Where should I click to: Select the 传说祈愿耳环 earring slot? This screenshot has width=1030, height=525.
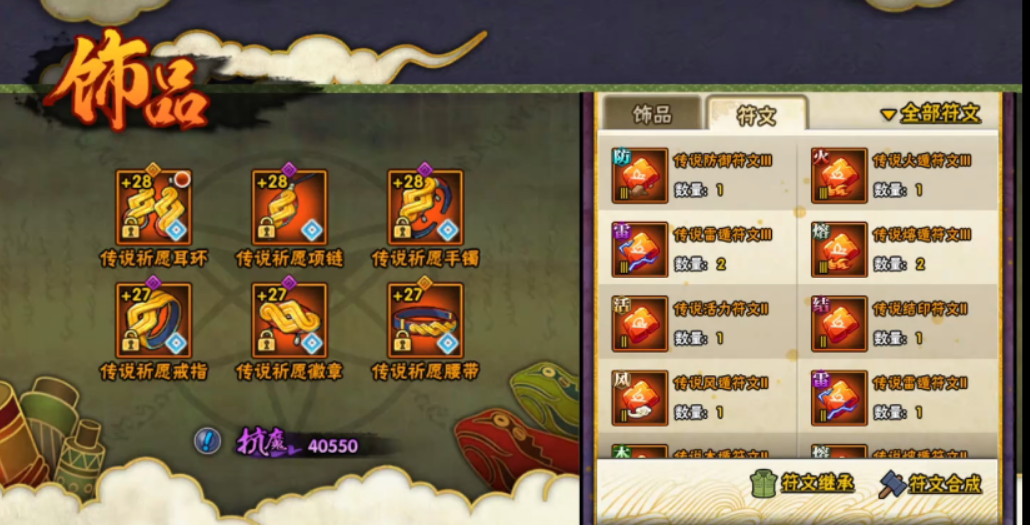pos(153,207)
